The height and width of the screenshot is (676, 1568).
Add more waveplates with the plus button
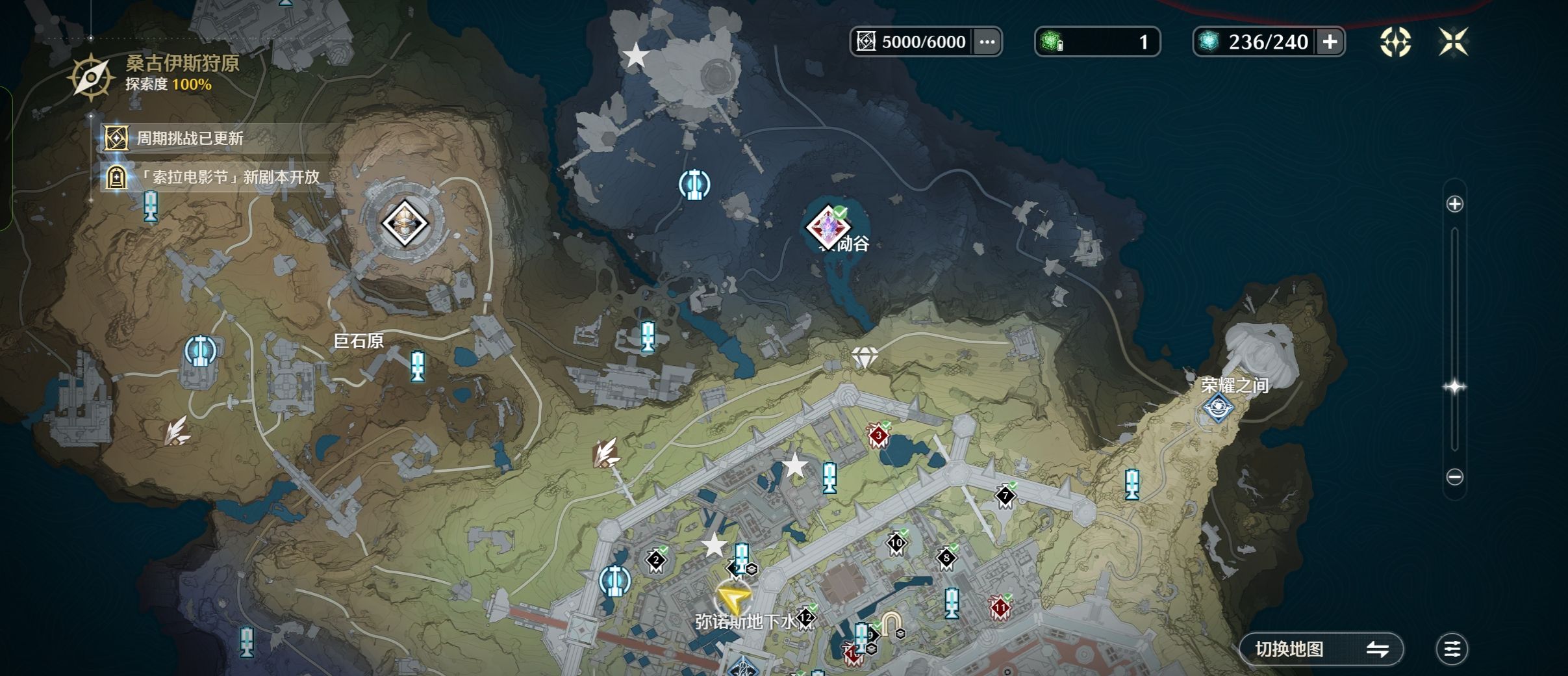pyautogui.click(x=1330, y=42)
